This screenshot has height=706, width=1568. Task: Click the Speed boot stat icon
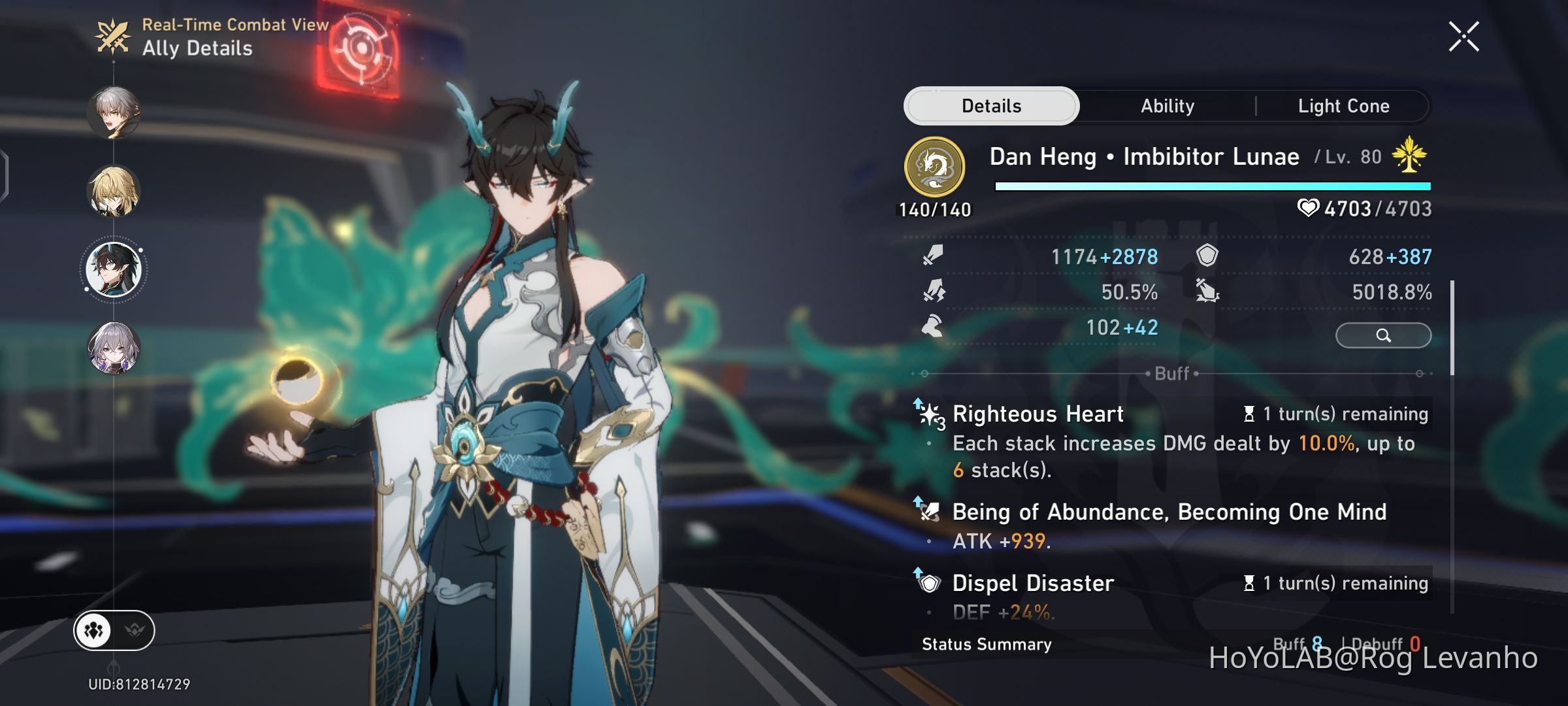(x=932, y=328)
